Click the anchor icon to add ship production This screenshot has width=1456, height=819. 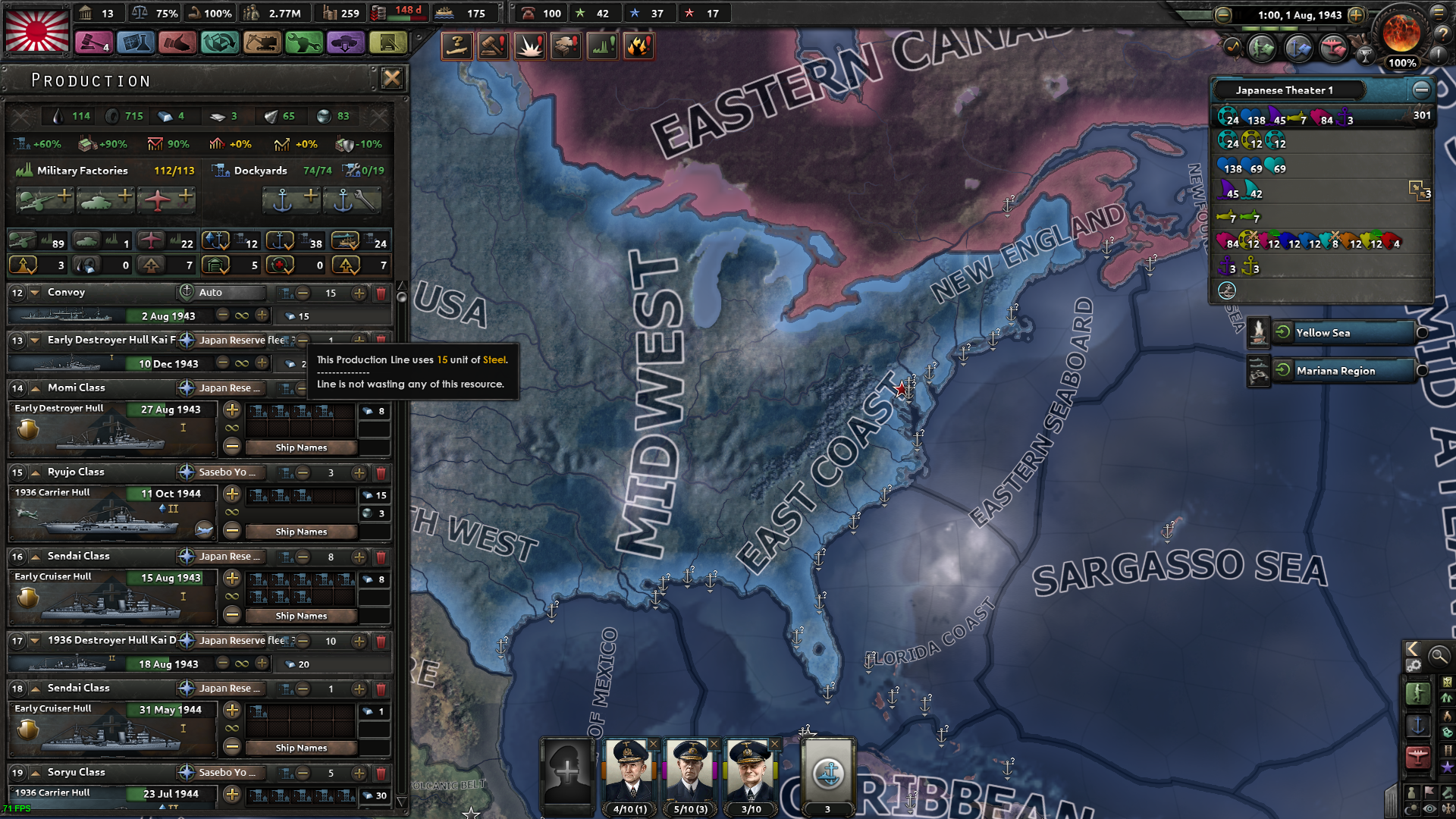click(290, 201)
